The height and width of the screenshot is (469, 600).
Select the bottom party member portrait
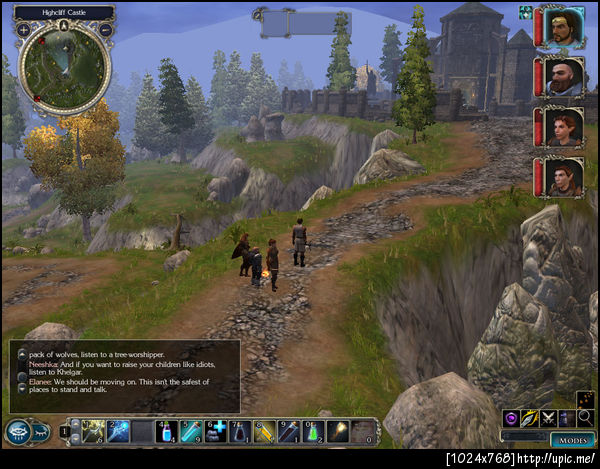[x=565, y=177]
